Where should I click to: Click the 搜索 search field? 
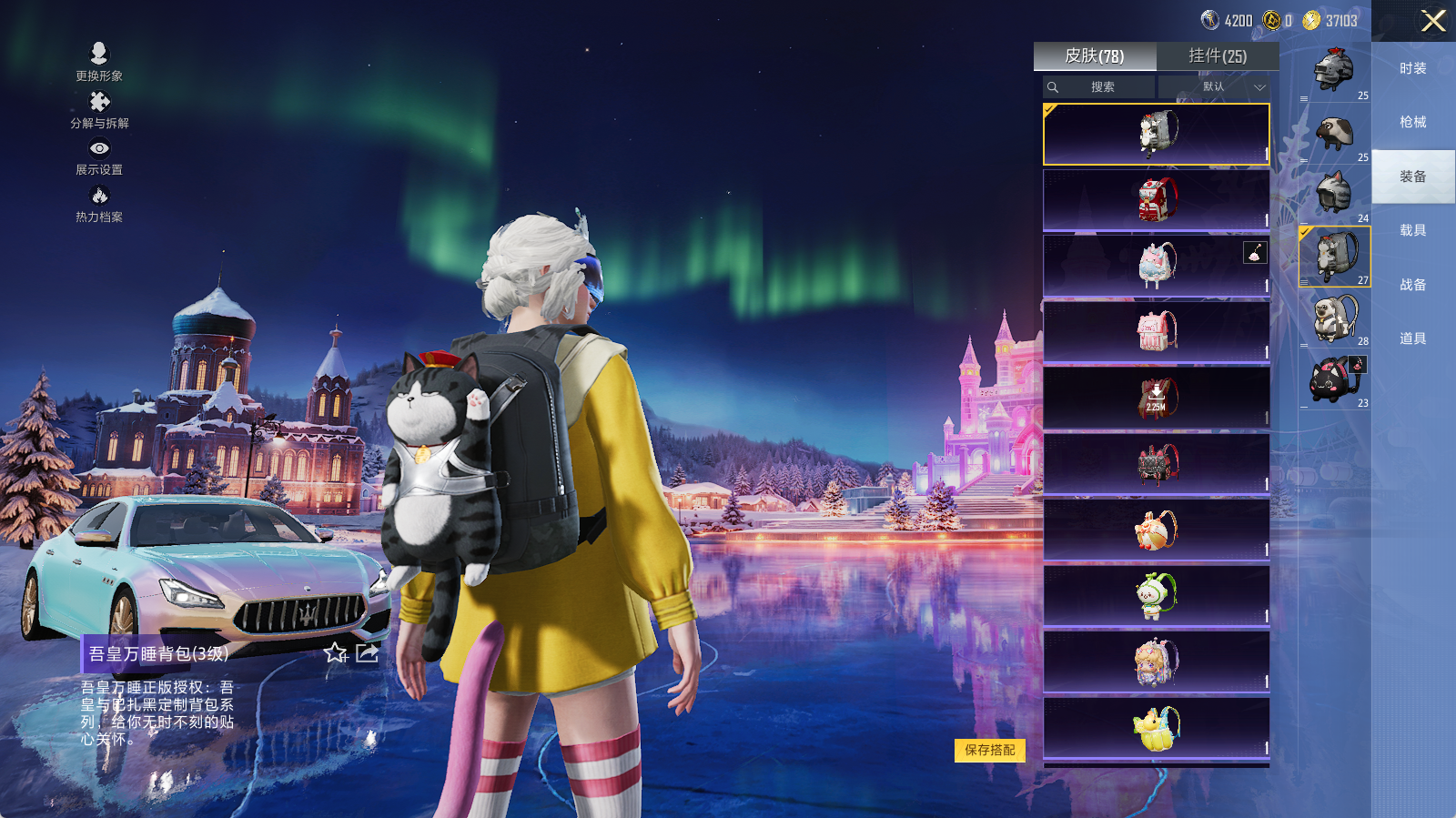tap(1099, 87)
